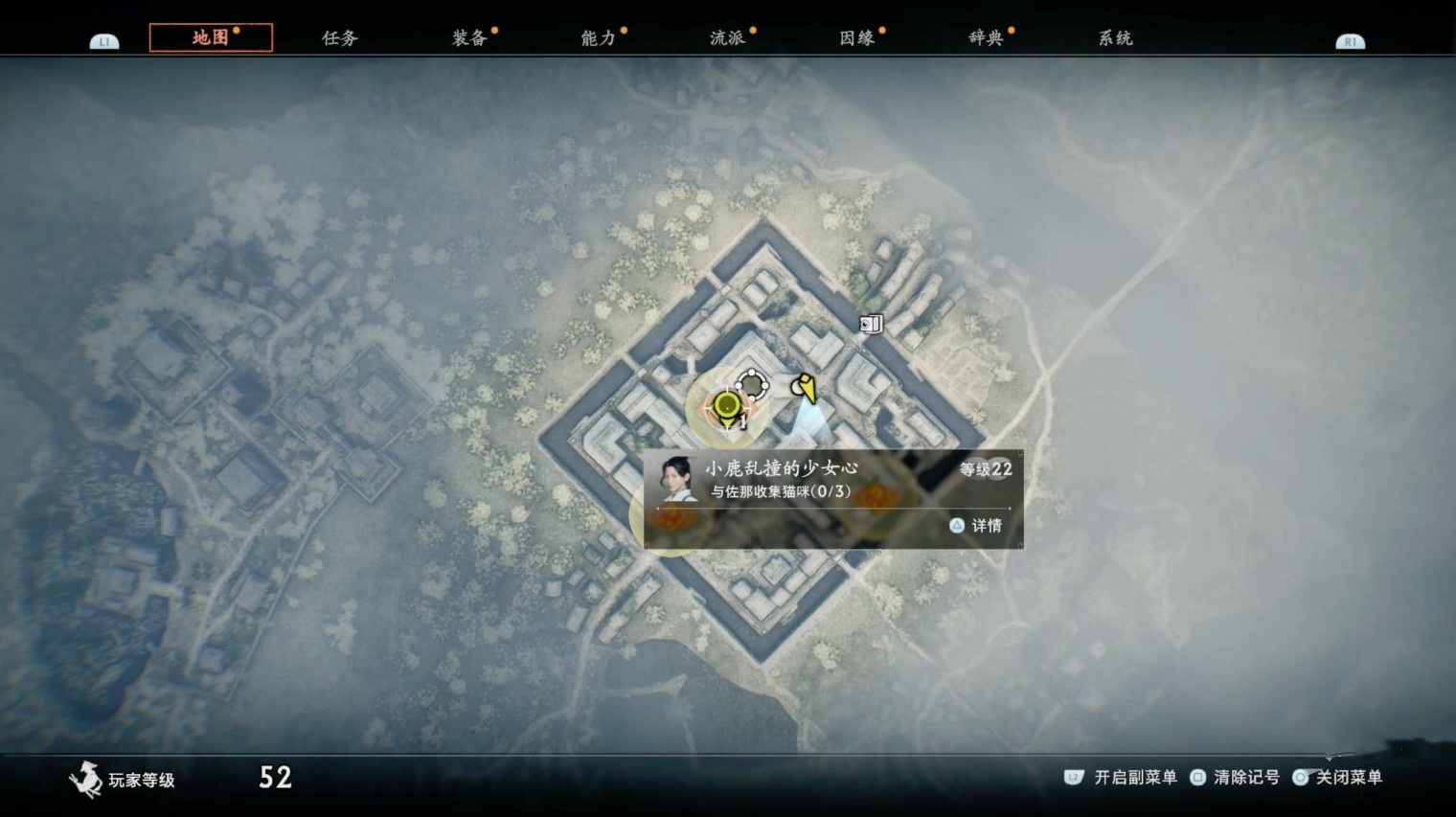Open the 系统 system tab
Viewport: 1456px width, 817px height.
(1115, 38)
